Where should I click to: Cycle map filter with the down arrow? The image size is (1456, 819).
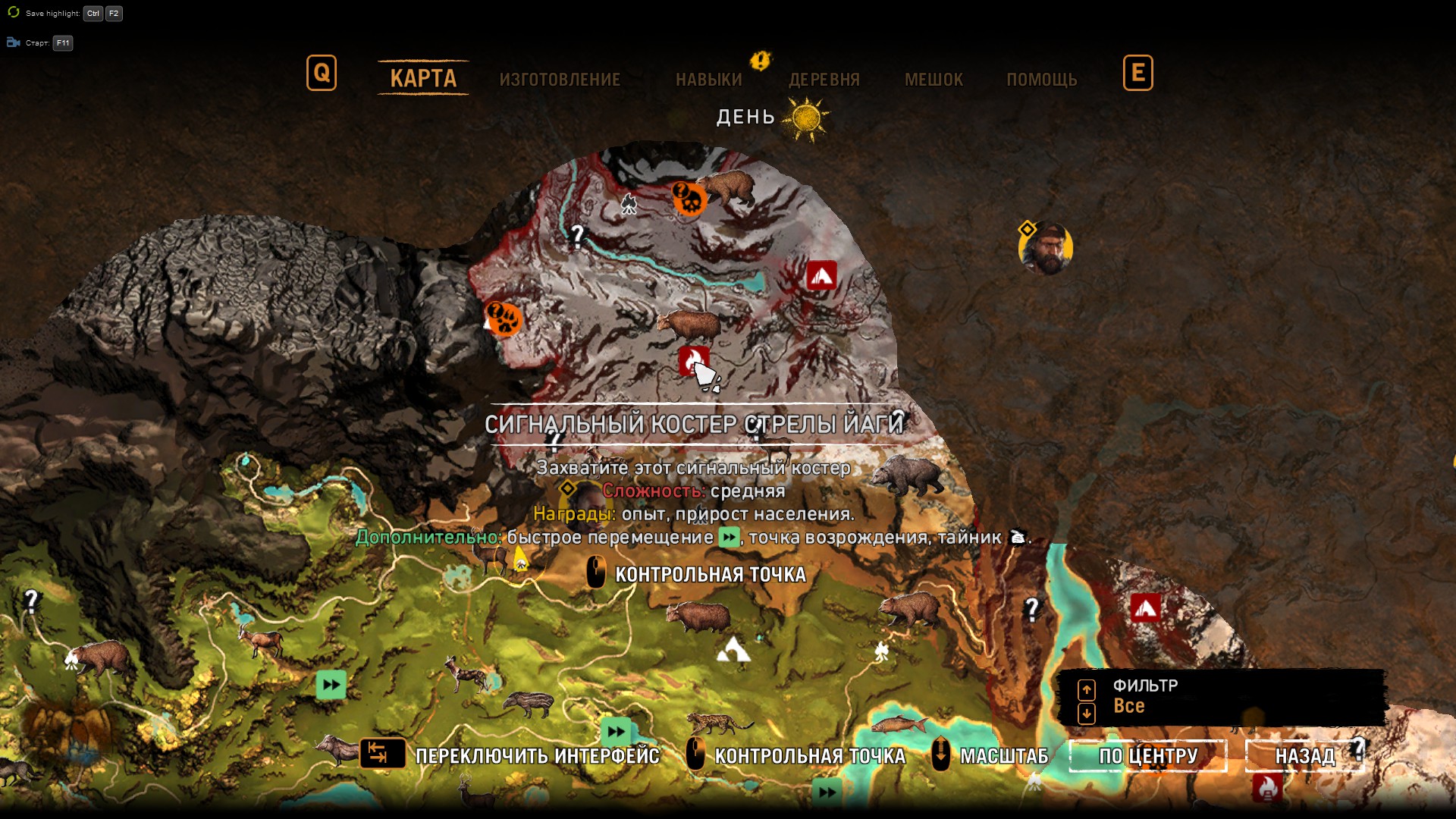pos(1087,714)
